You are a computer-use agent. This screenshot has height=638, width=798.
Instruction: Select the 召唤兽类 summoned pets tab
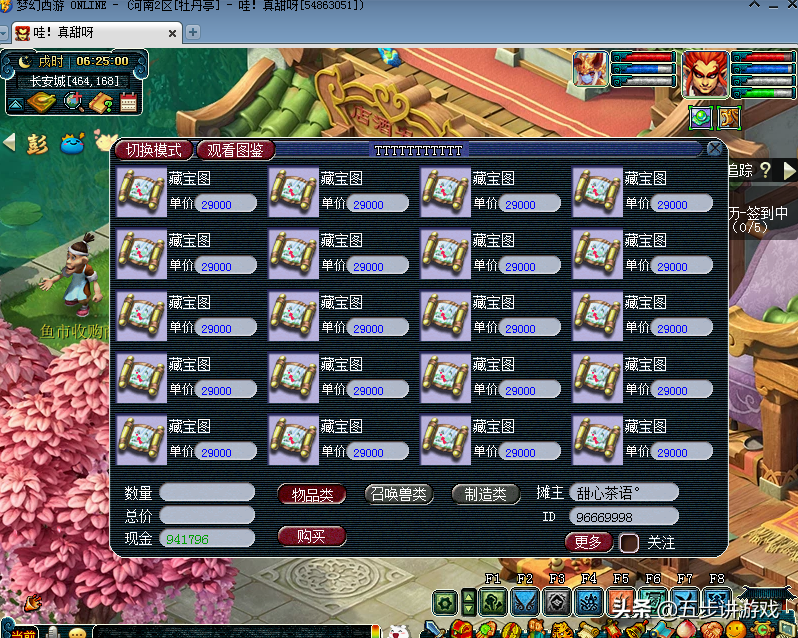click(398, 493)
